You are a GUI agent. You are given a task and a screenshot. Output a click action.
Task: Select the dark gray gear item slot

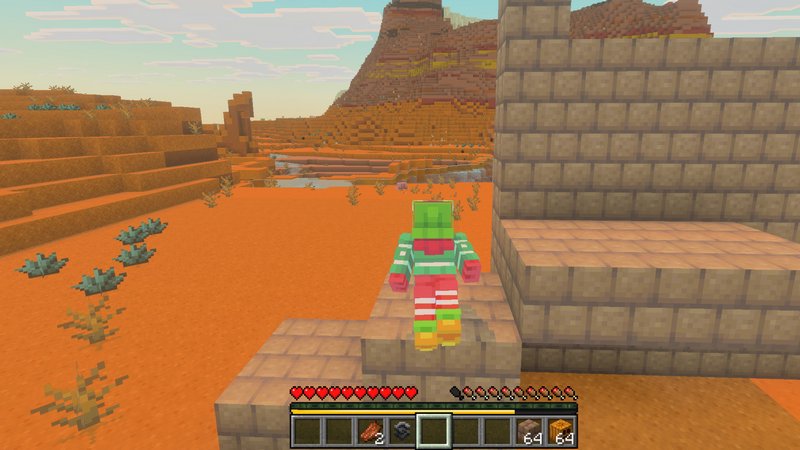point(402,431)
